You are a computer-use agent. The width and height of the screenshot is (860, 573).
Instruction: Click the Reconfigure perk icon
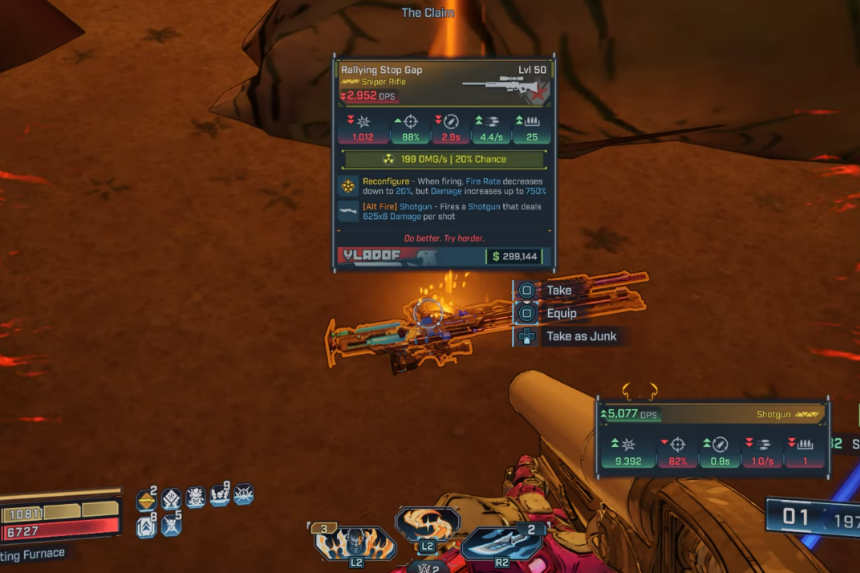pyautogui.click(x=348, y=186)
